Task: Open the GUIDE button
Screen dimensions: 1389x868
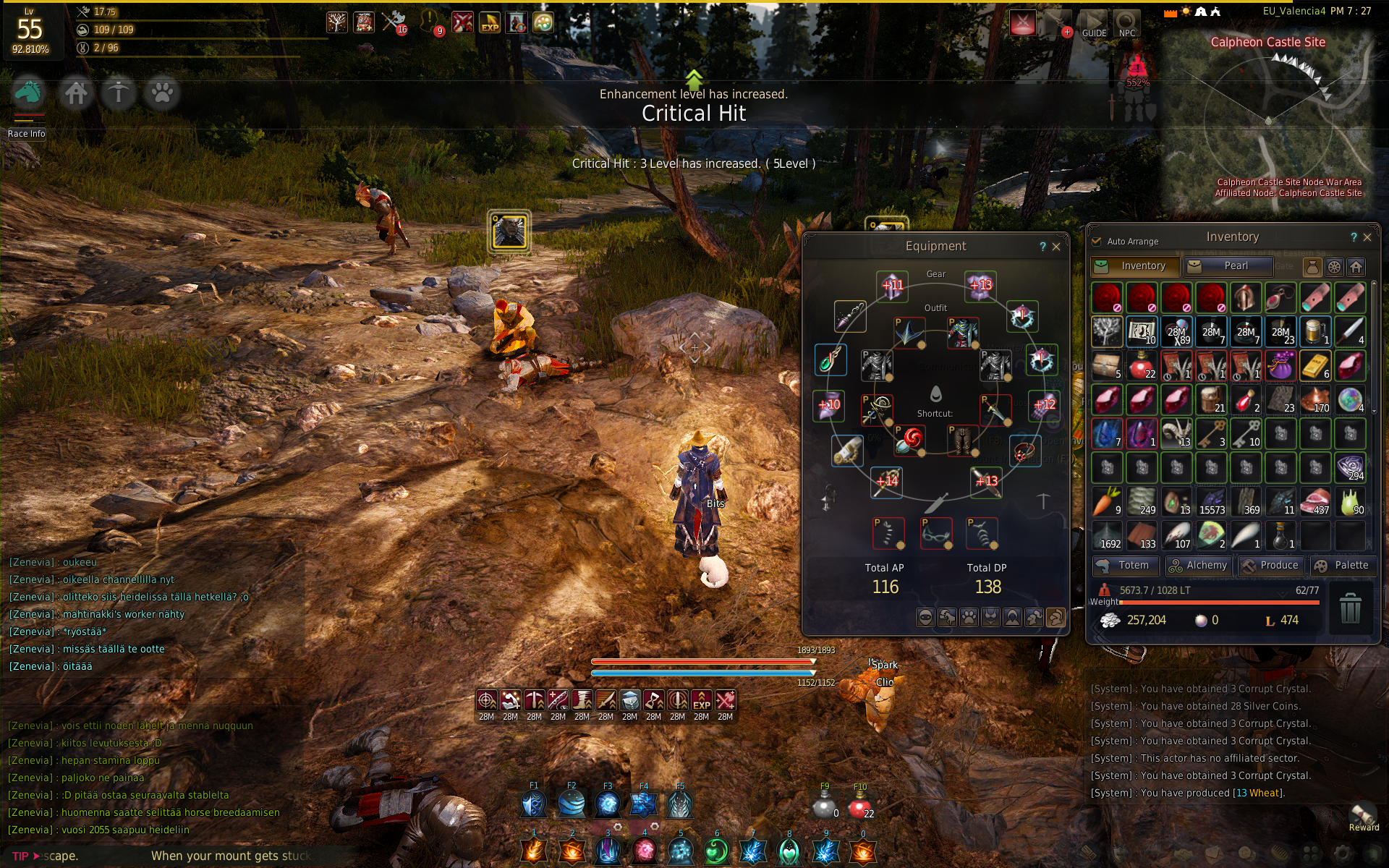Action: pos(1093,24)
